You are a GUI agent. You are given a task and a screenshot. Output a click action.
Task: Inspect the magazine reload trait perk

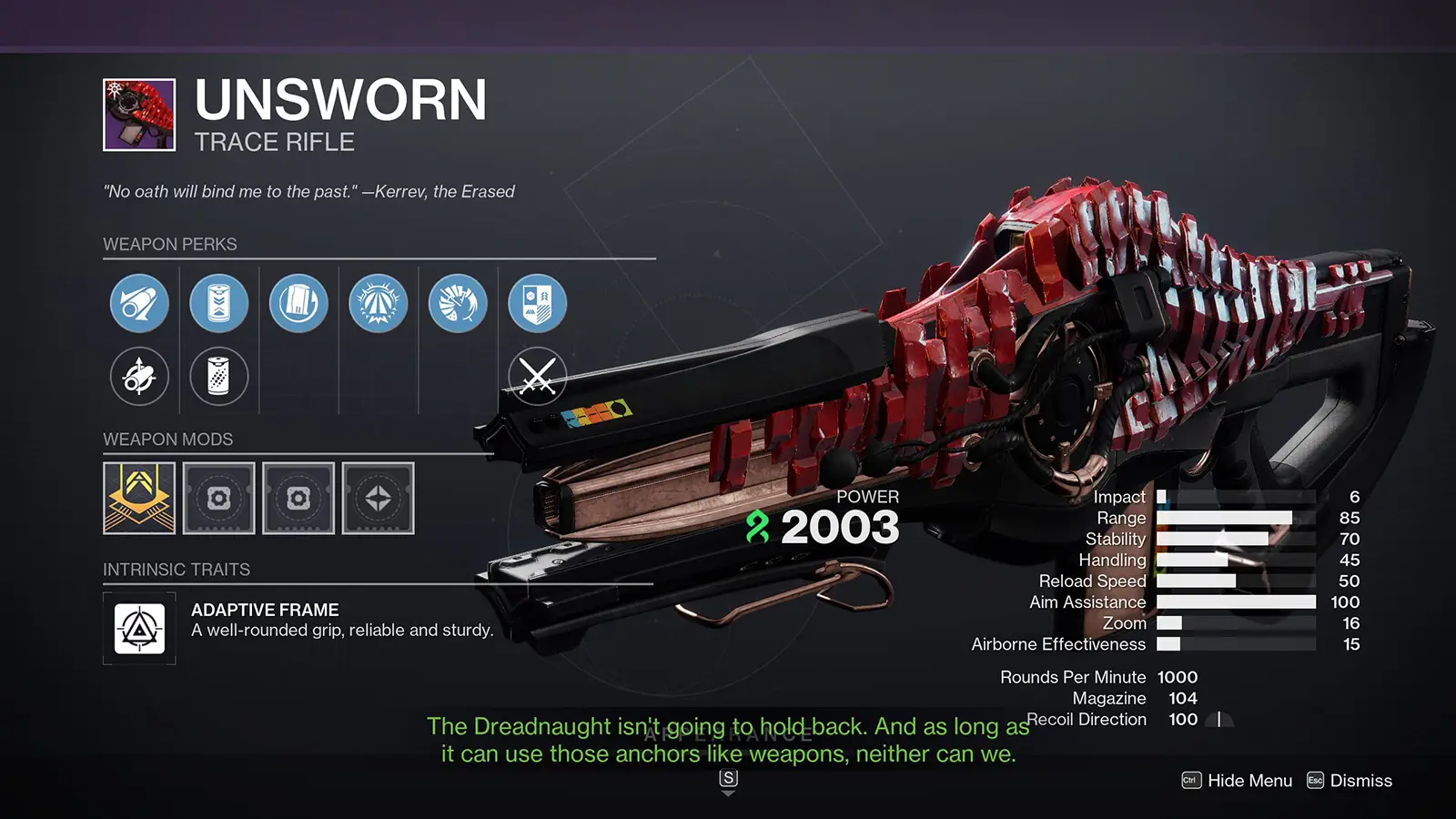tap(298, 303)
